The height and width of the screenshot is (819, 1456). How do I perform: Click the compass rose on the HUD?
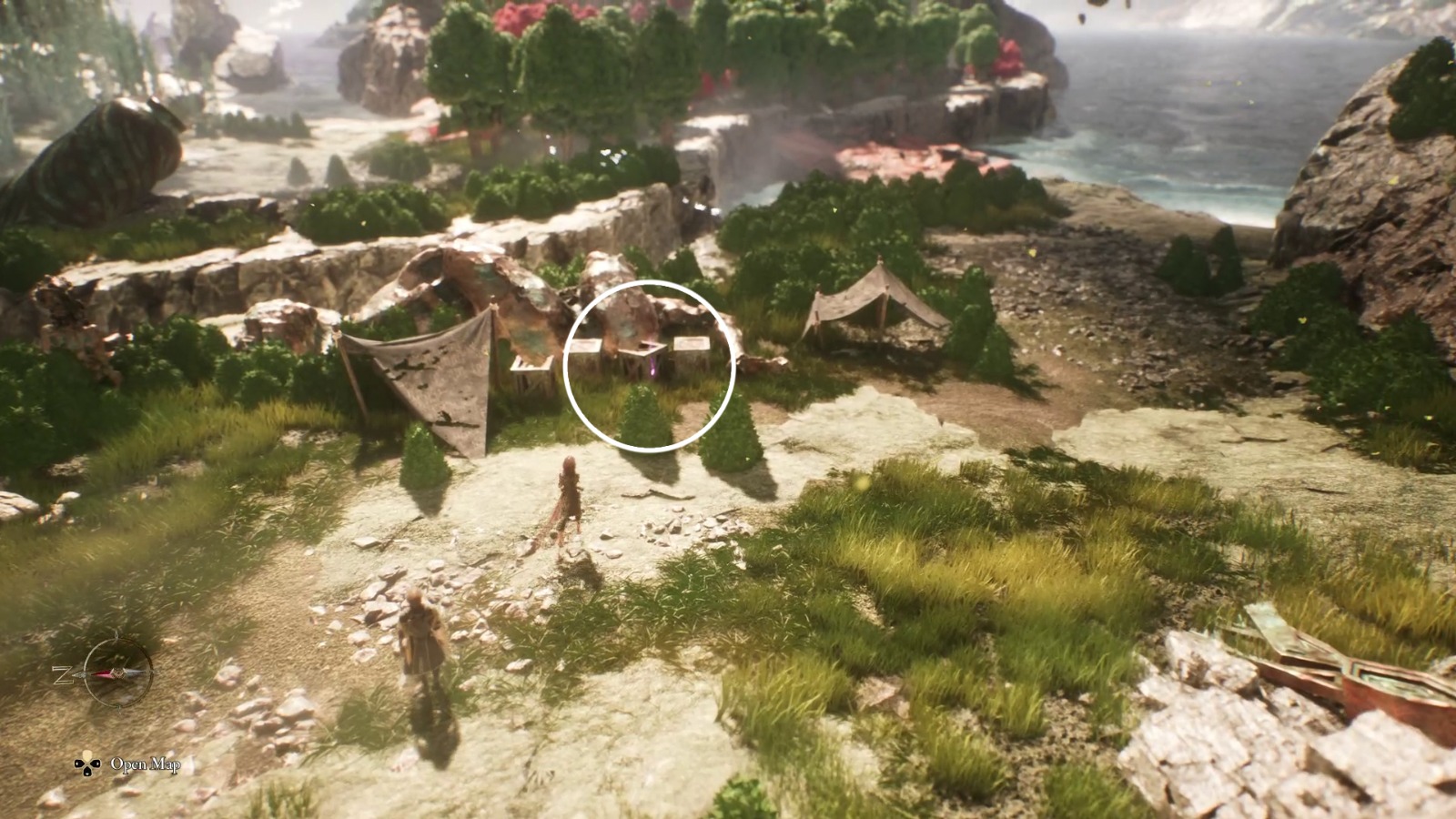(x=119, y=672)
